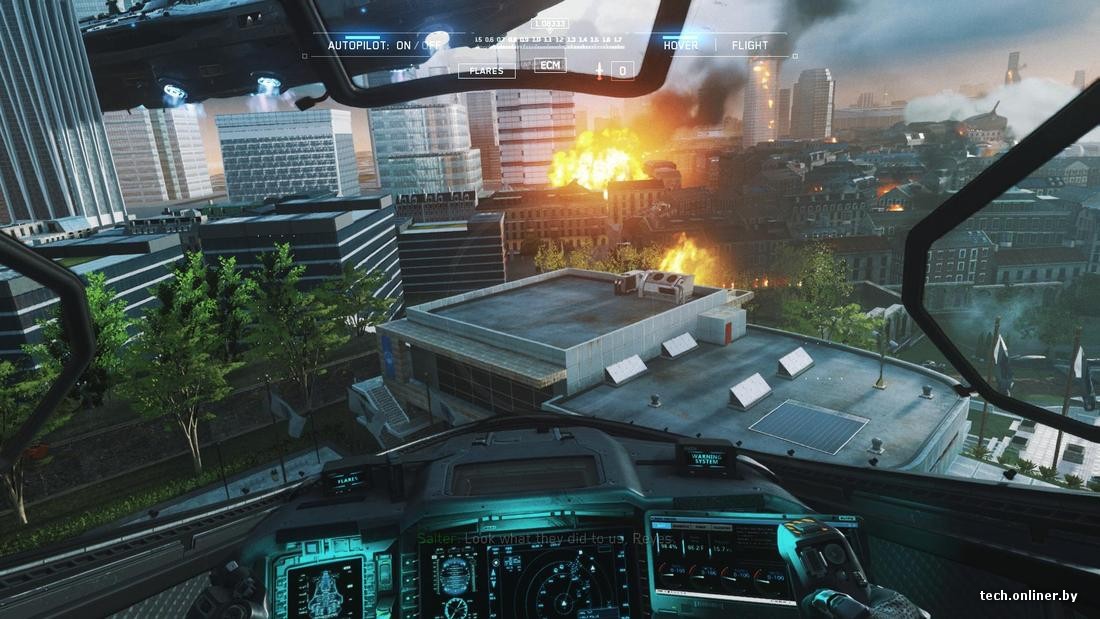Select the missile icon in the HUD
The height and width of the screenshot is (619, 1100).
point(600,70)
